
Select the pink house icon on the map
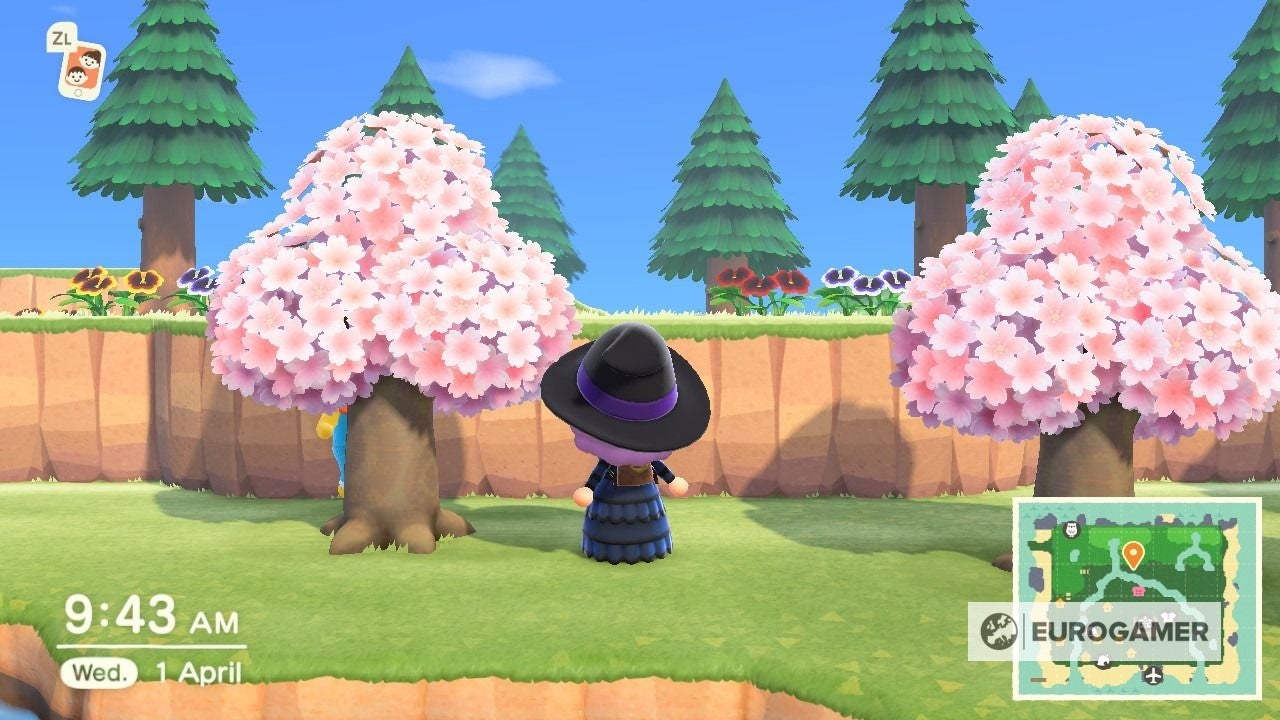pyautogui.click(x=1137, y=590)
